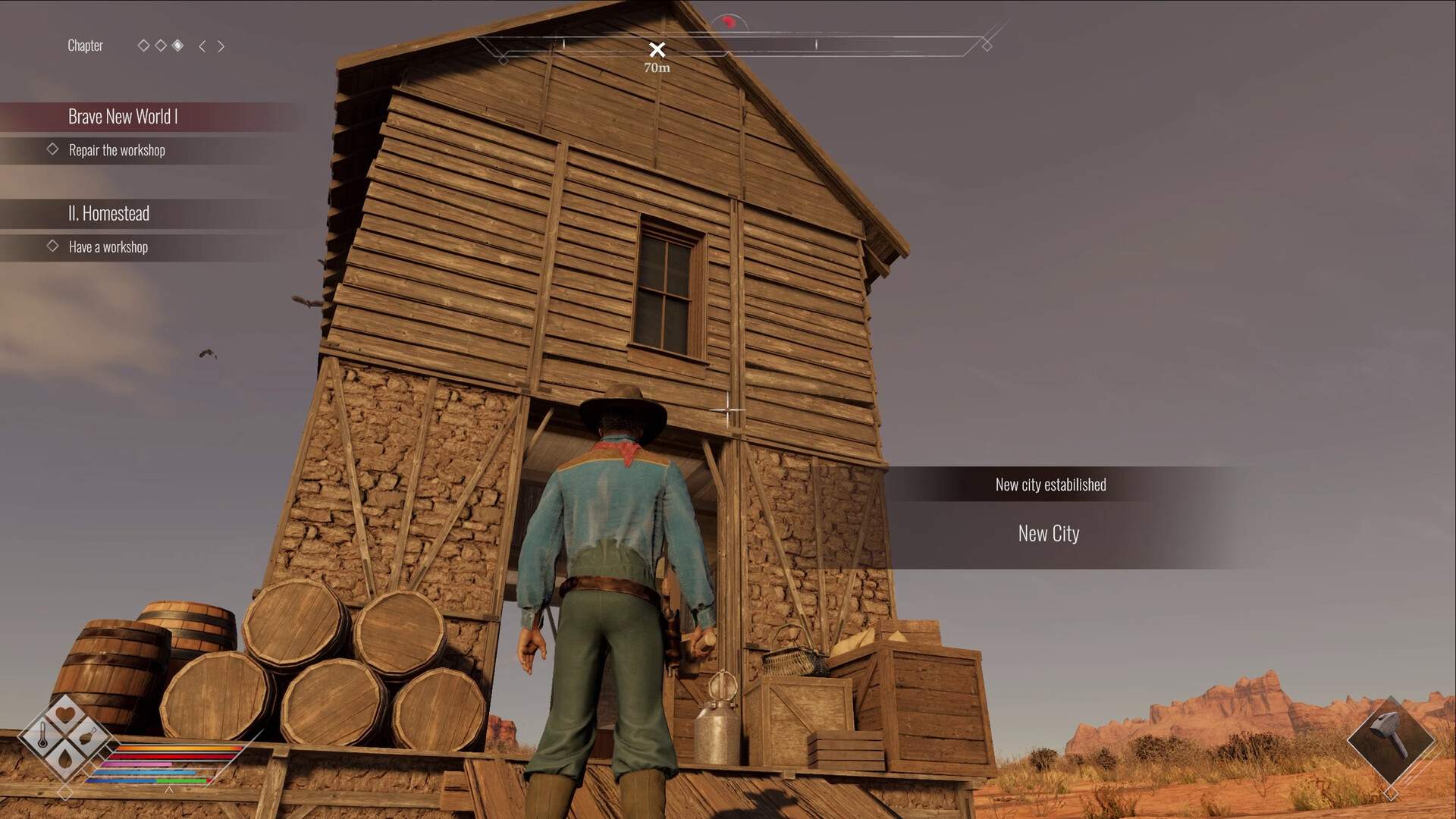Go to the previous chapter arrow
This screenshot has height=819, width=1456.
coord(202,46)
